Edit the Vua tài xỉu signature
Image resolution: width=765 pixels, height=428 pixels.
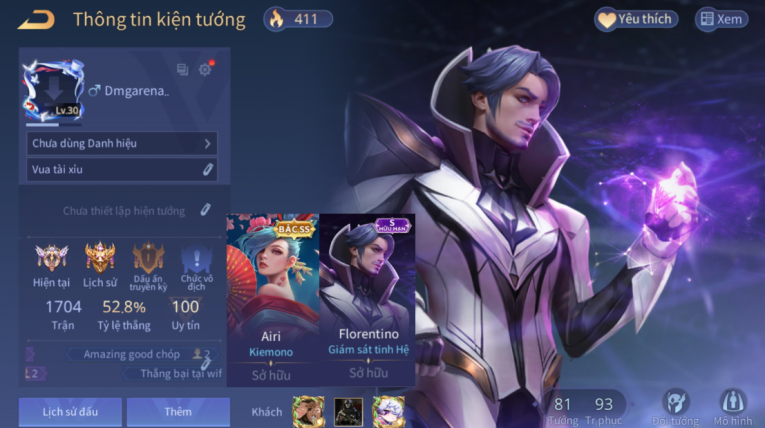tap(207, 170)
